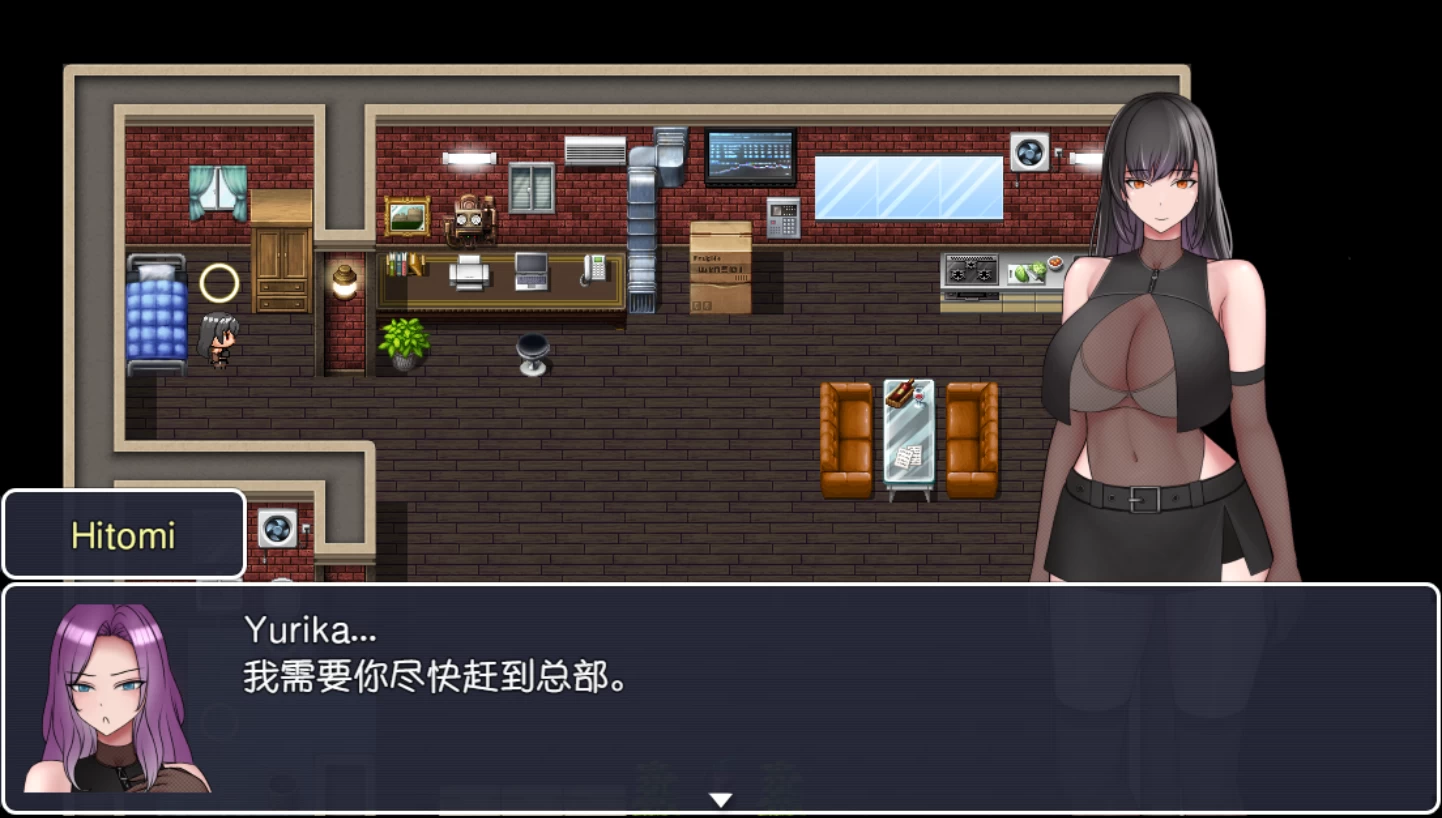This screenshot has height=818, width=1442.
Task: Switch off the bedroom ceiling light
Action: (222, 283)
